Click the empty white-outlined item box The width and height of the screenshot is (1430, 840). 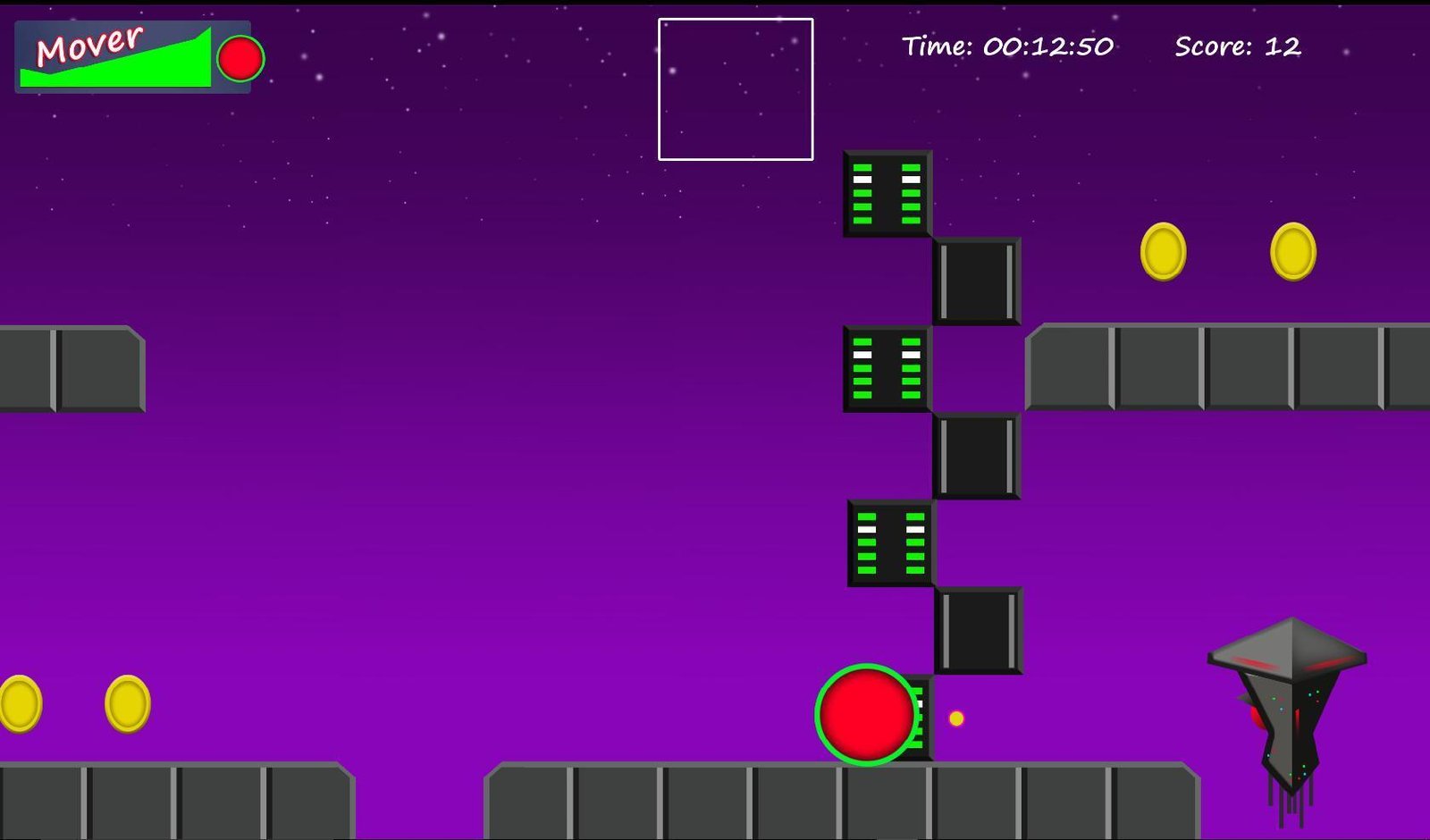(x=736, y=89)
